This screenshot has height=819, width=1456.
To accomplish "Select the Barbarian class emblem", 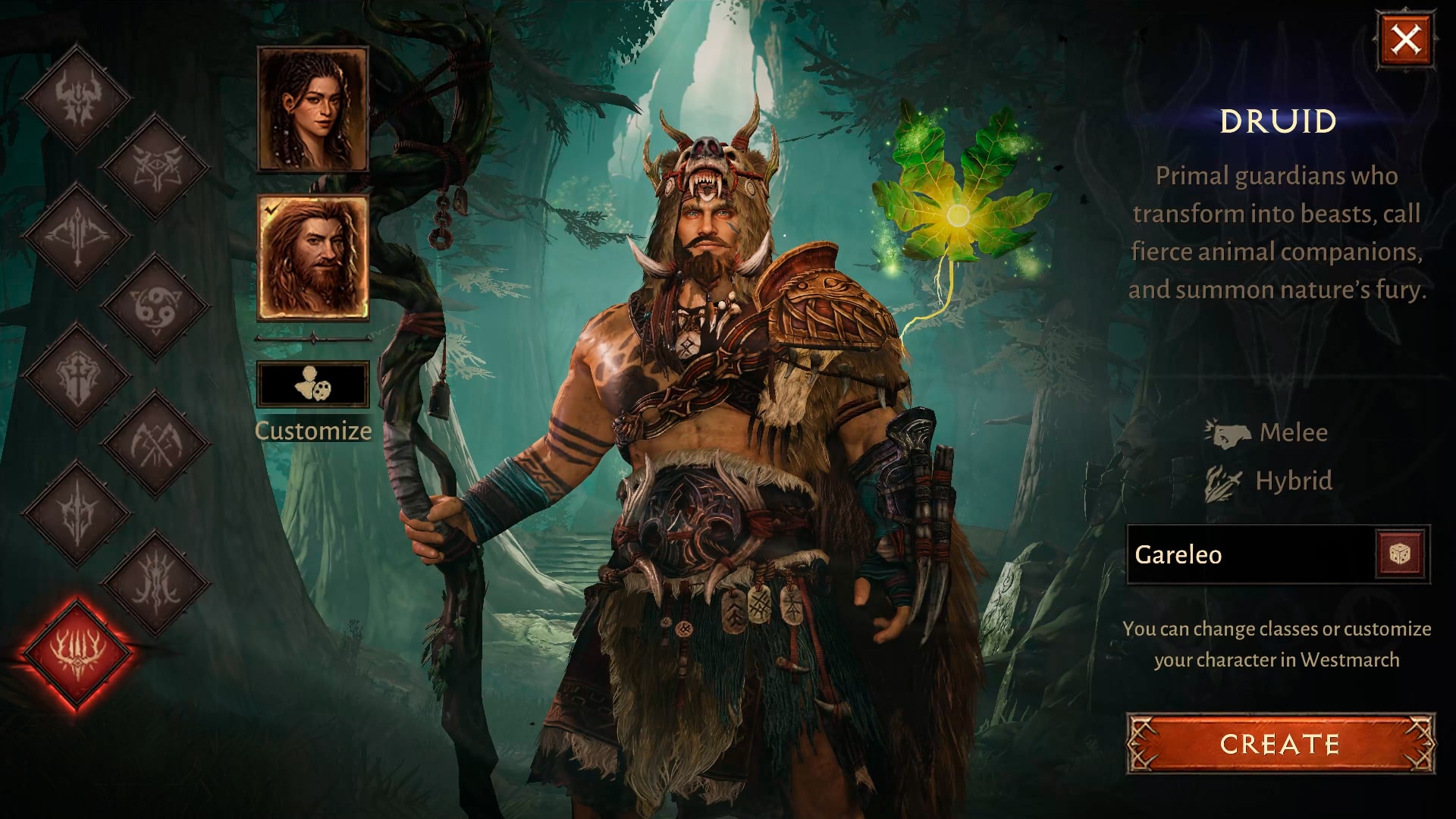I will click(x=76, y=95).
